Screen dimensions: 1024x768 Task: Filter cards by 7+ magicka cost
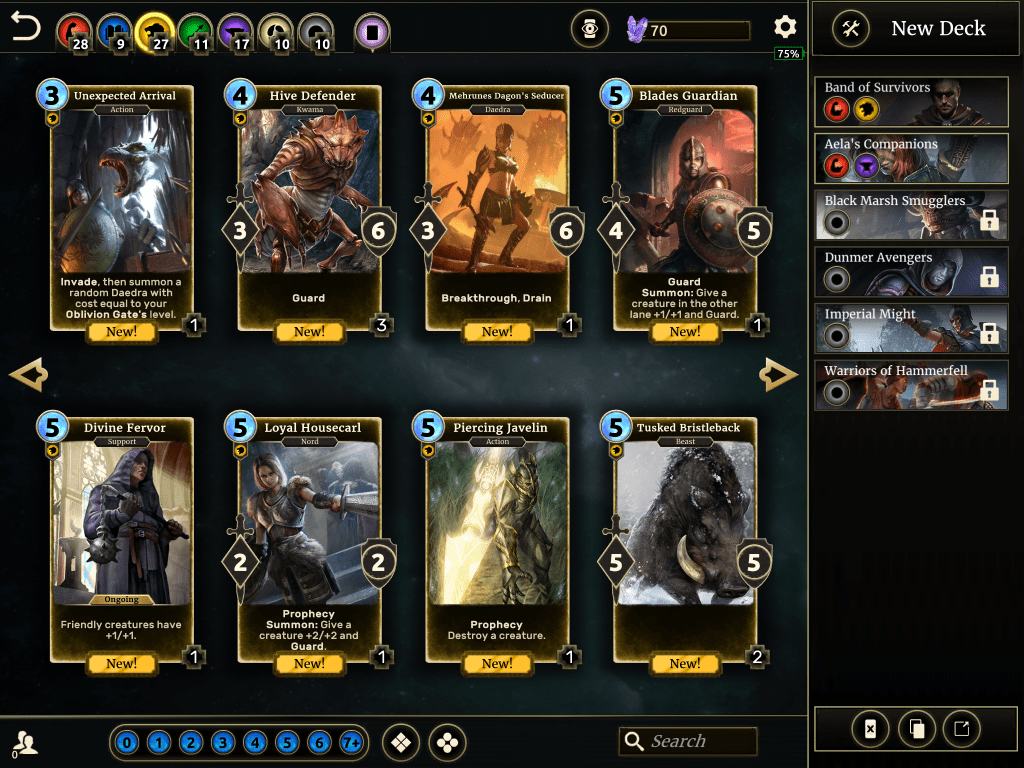pyautogui.click(x=351, y=743)
